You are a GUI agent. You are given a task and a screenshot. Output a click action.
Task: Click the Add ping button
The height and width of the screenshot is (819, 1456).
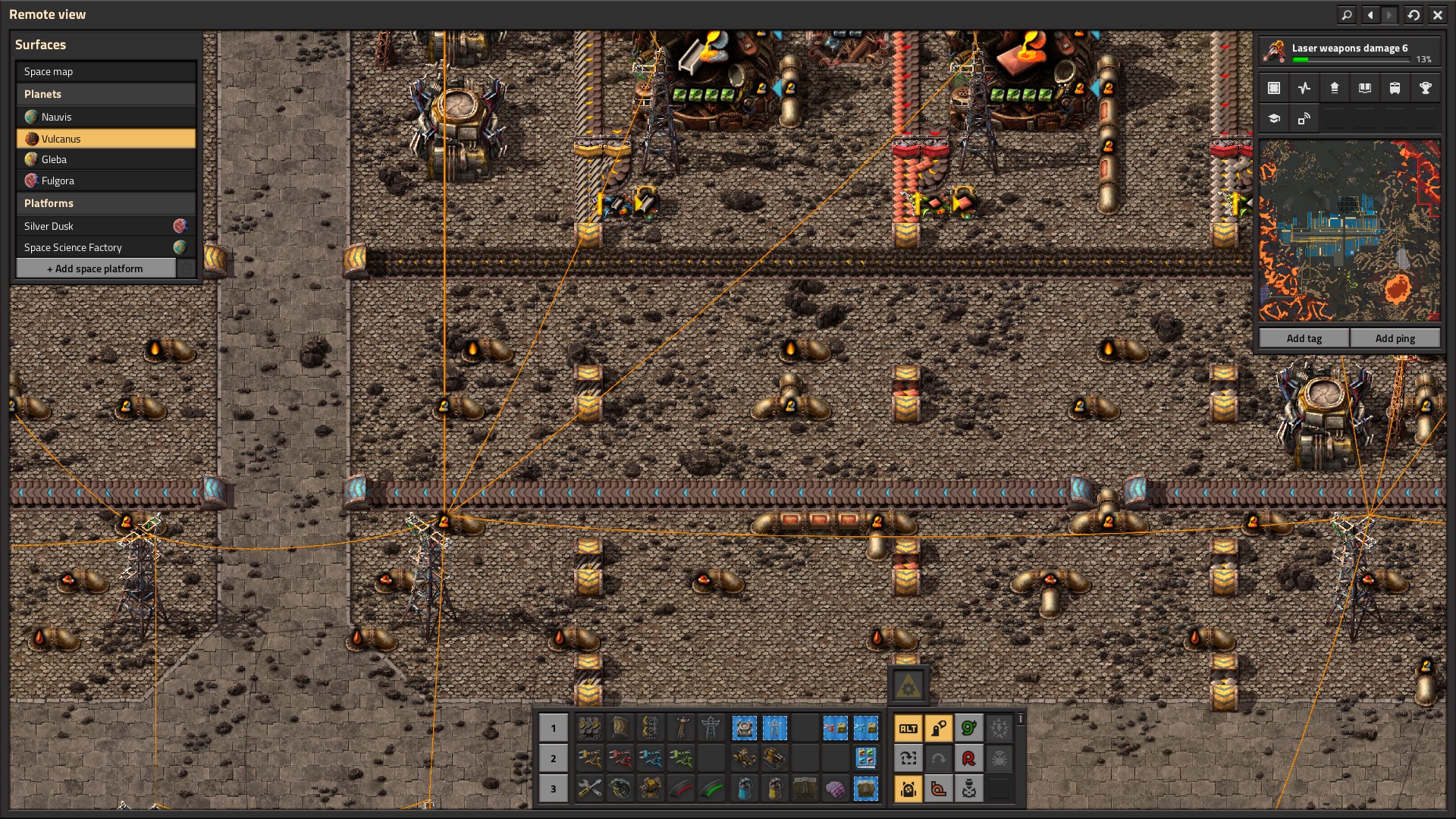[x=1395, y=338]
